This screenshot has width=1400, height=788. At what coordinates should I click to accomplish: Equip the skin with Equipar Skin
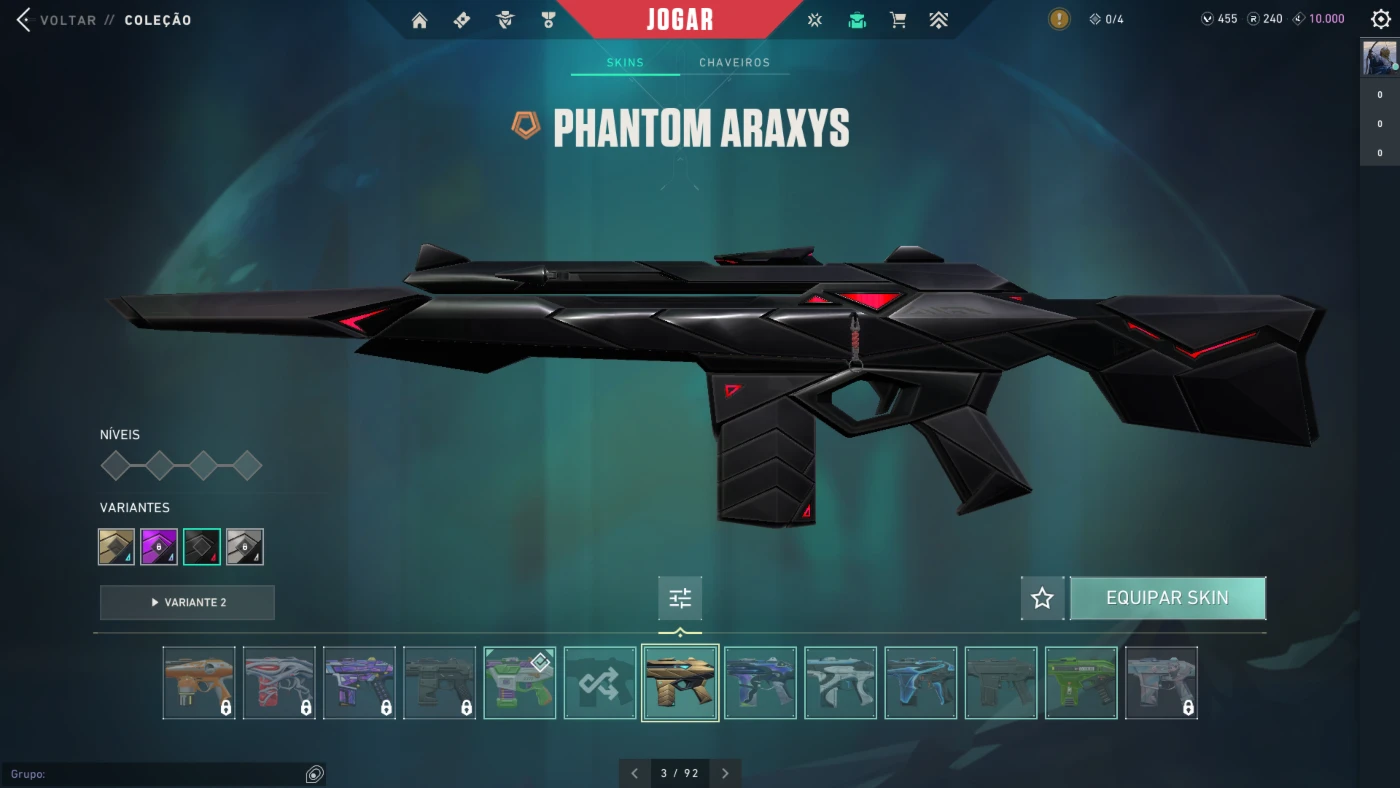(1167, 598)
